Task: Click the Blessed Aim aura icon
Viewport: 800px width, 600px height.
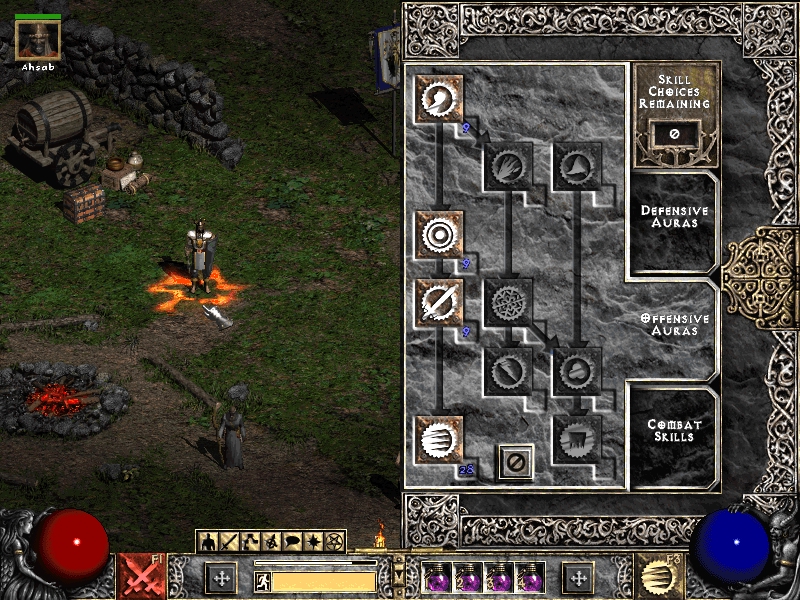Action: [439, 235]
